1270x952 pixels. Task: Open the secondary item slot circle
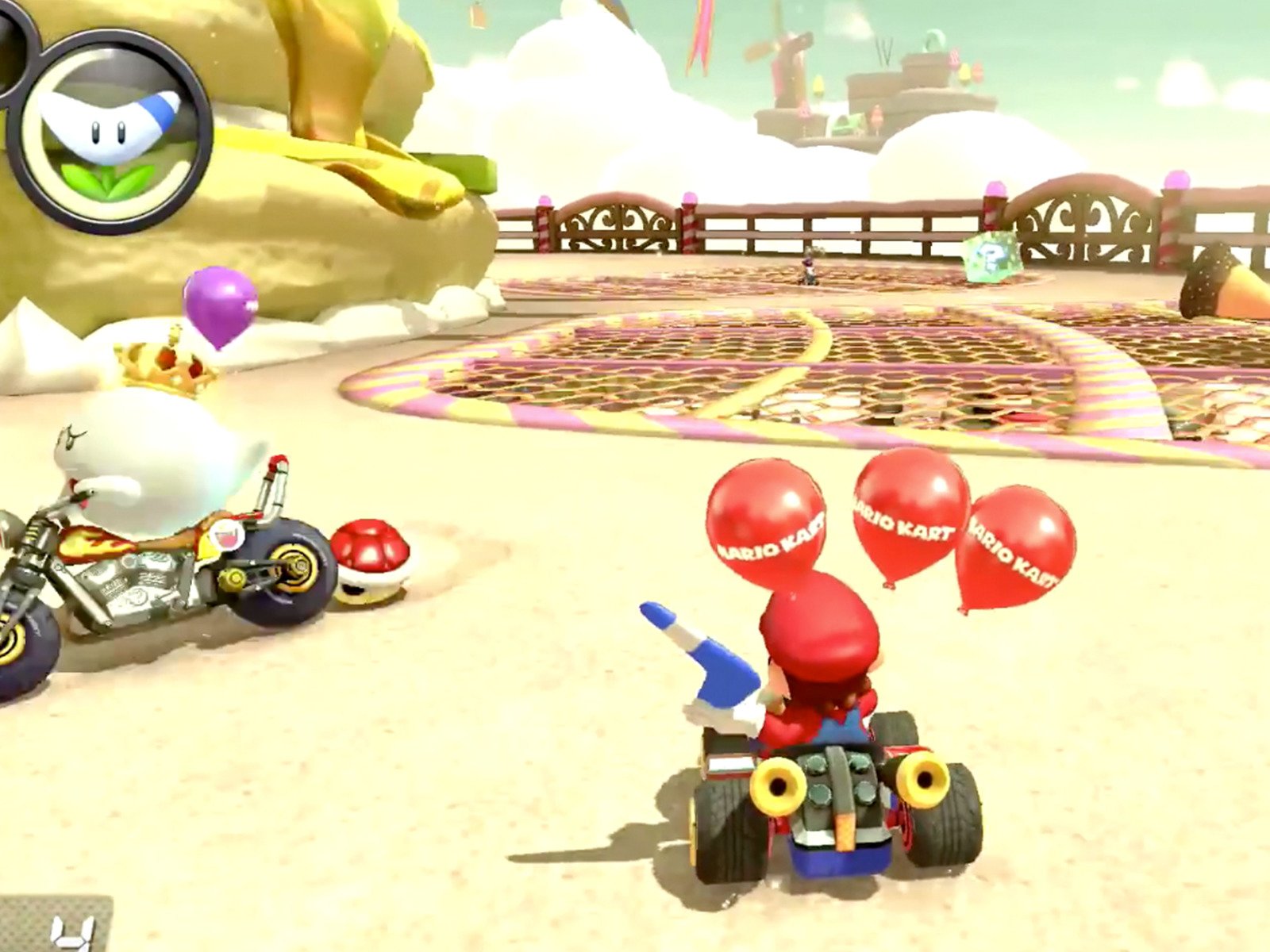tap(12, 48)
